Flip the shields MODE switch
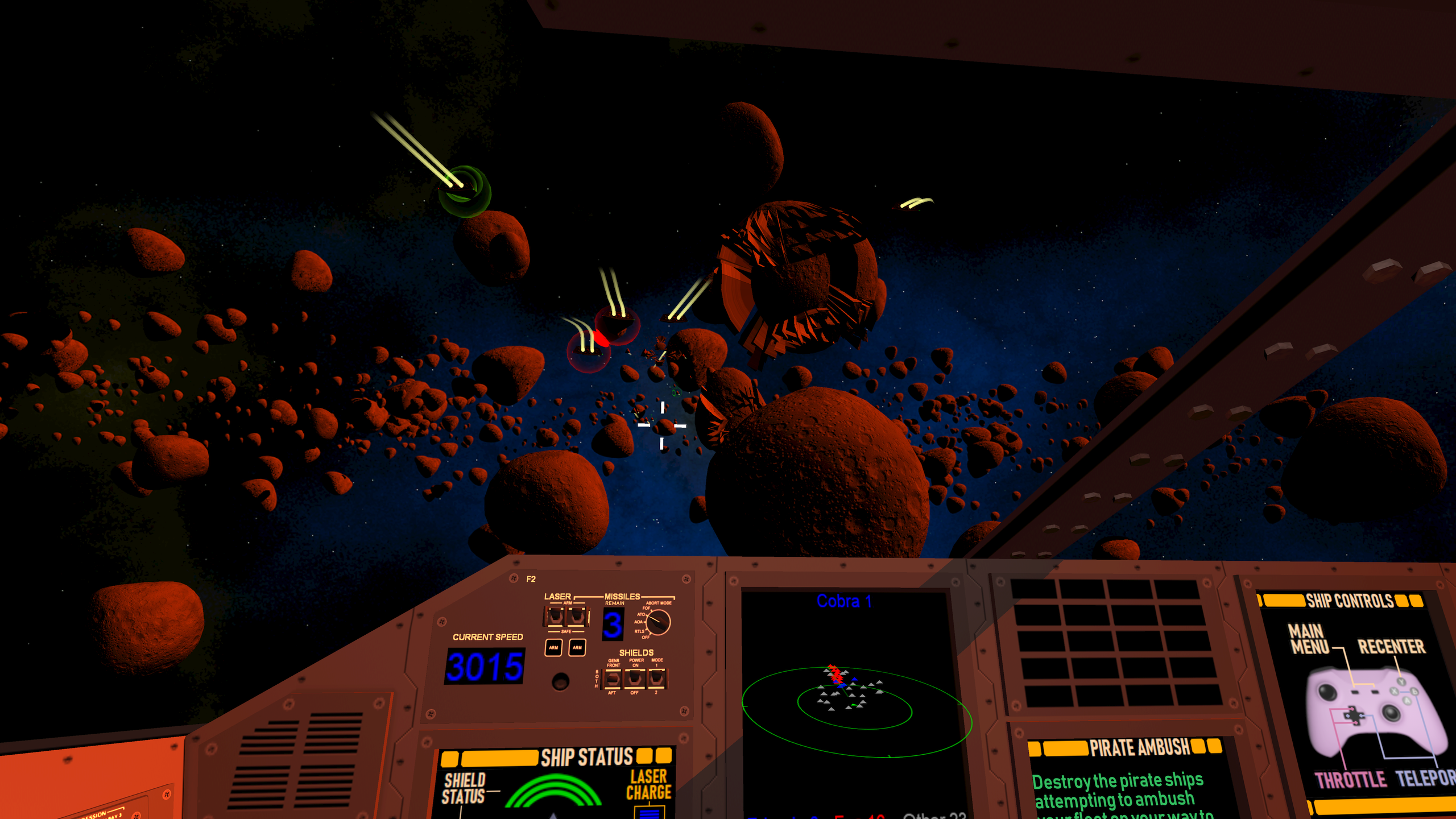Image resolution: width=1456 pixels, height=819 pixels. pos(656,677)
